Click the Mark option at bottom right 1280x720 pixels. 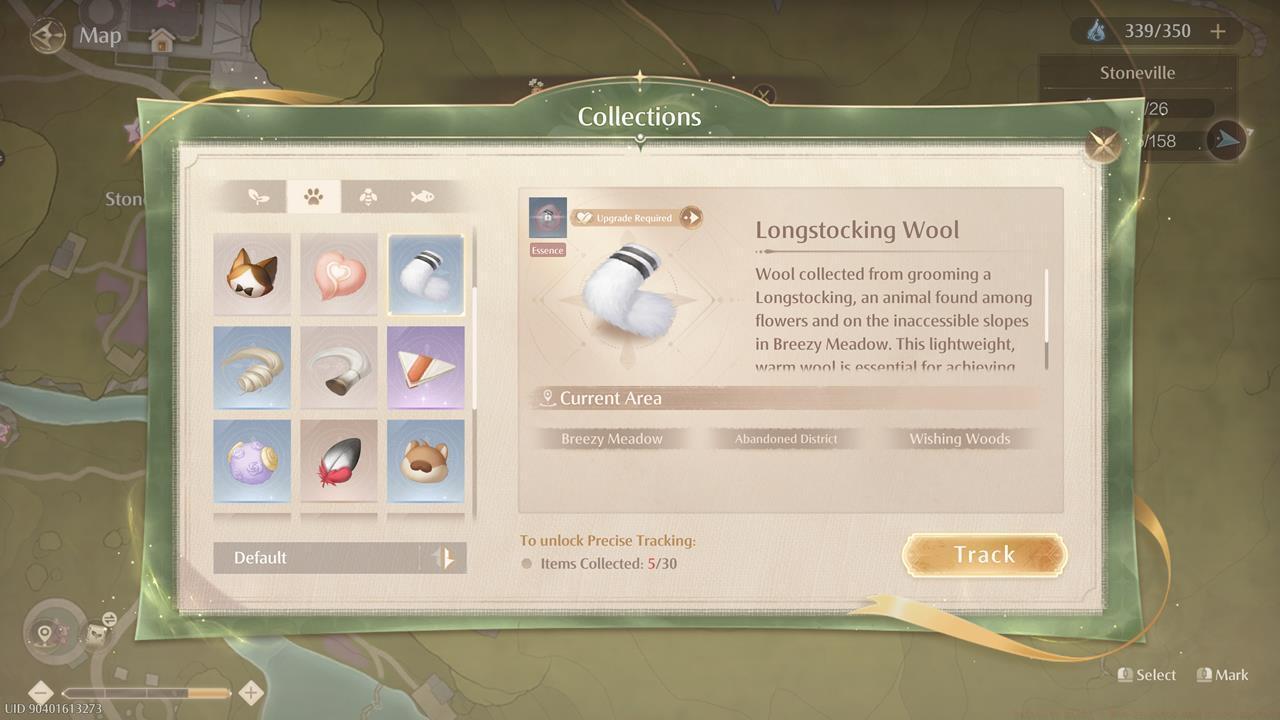tap(1224, 675)
